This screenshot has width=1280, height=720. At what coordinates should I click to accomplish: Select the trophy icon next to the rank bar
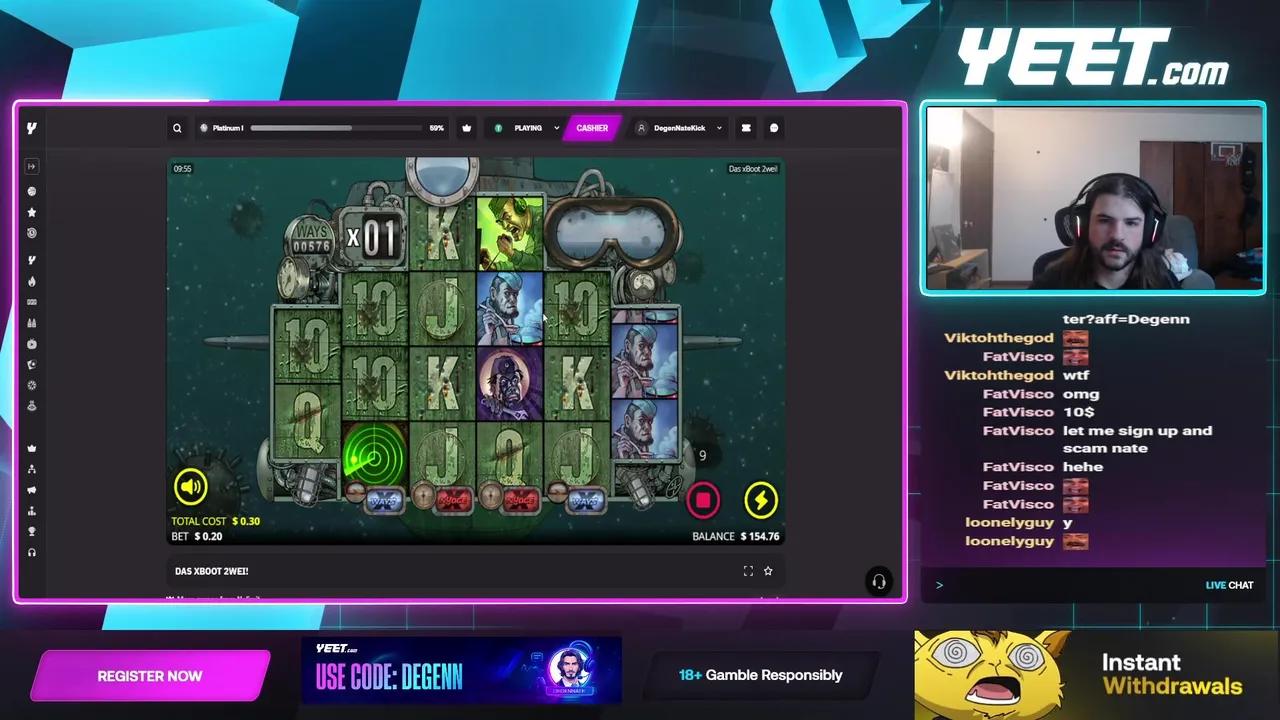pos(466,127)
